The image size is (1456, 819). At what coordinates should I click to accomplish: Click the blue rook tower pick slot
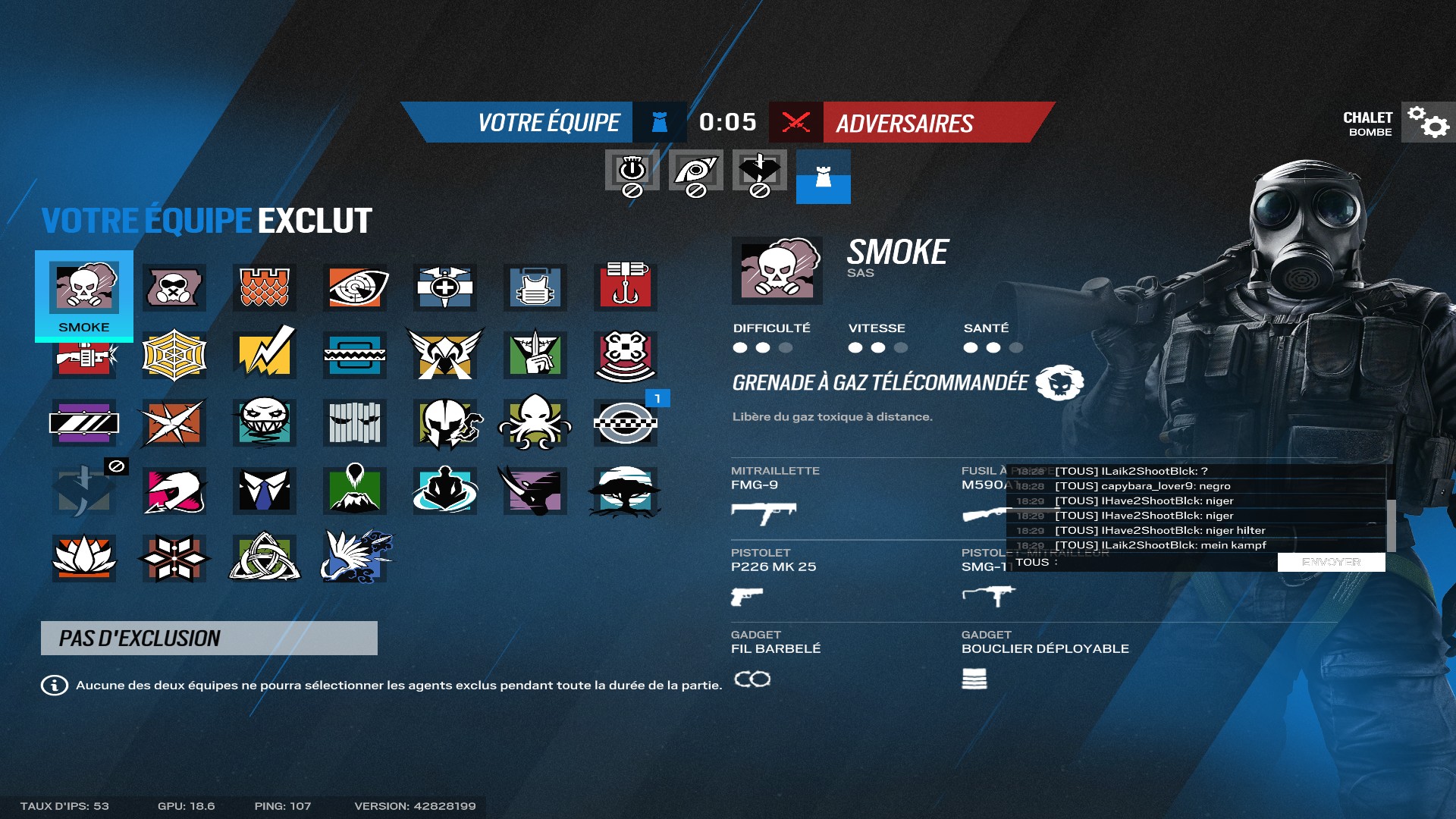[x=824, y=178]
